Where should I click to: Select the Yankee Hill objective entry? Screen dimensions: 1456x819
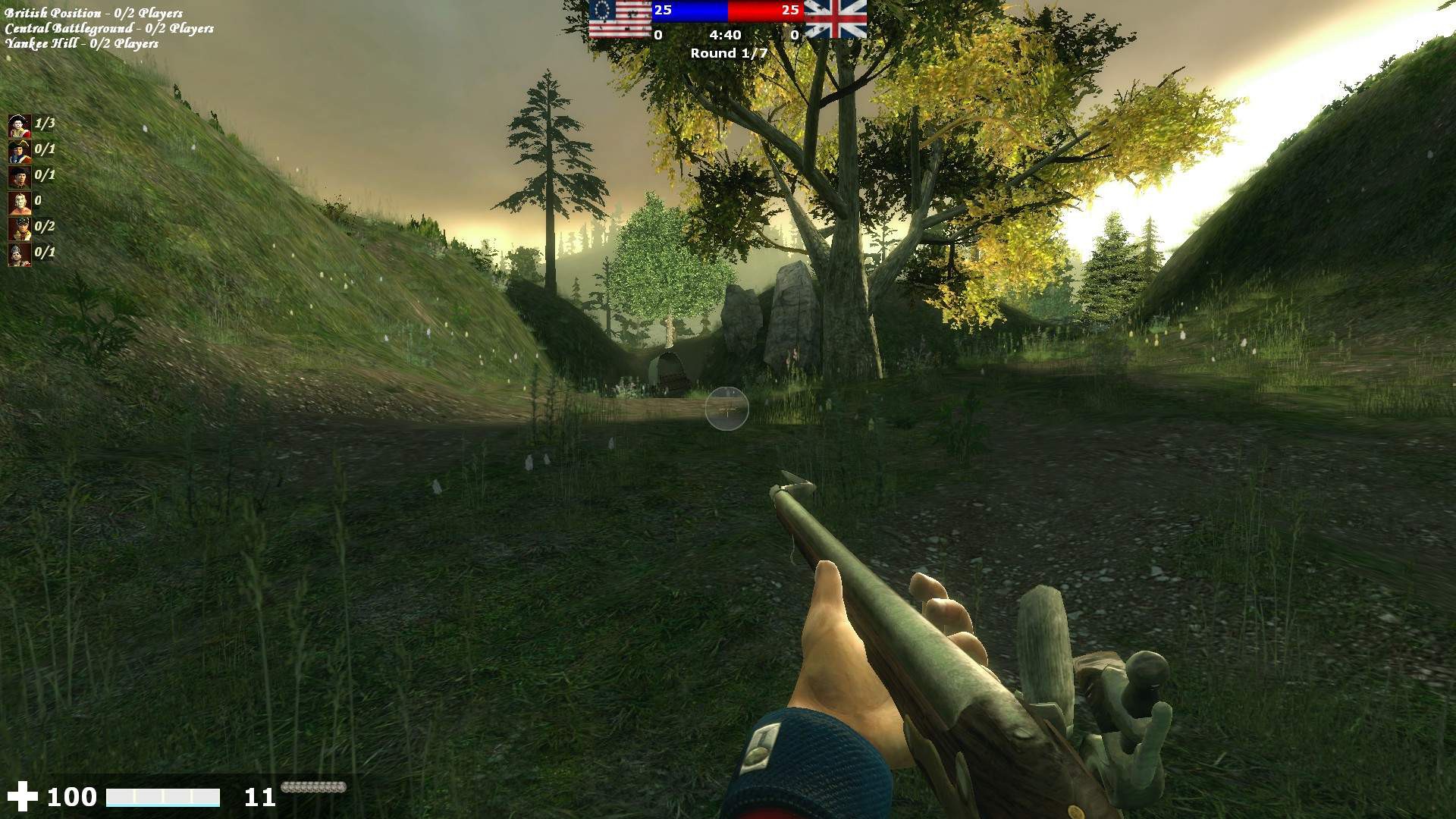point(82,43)
